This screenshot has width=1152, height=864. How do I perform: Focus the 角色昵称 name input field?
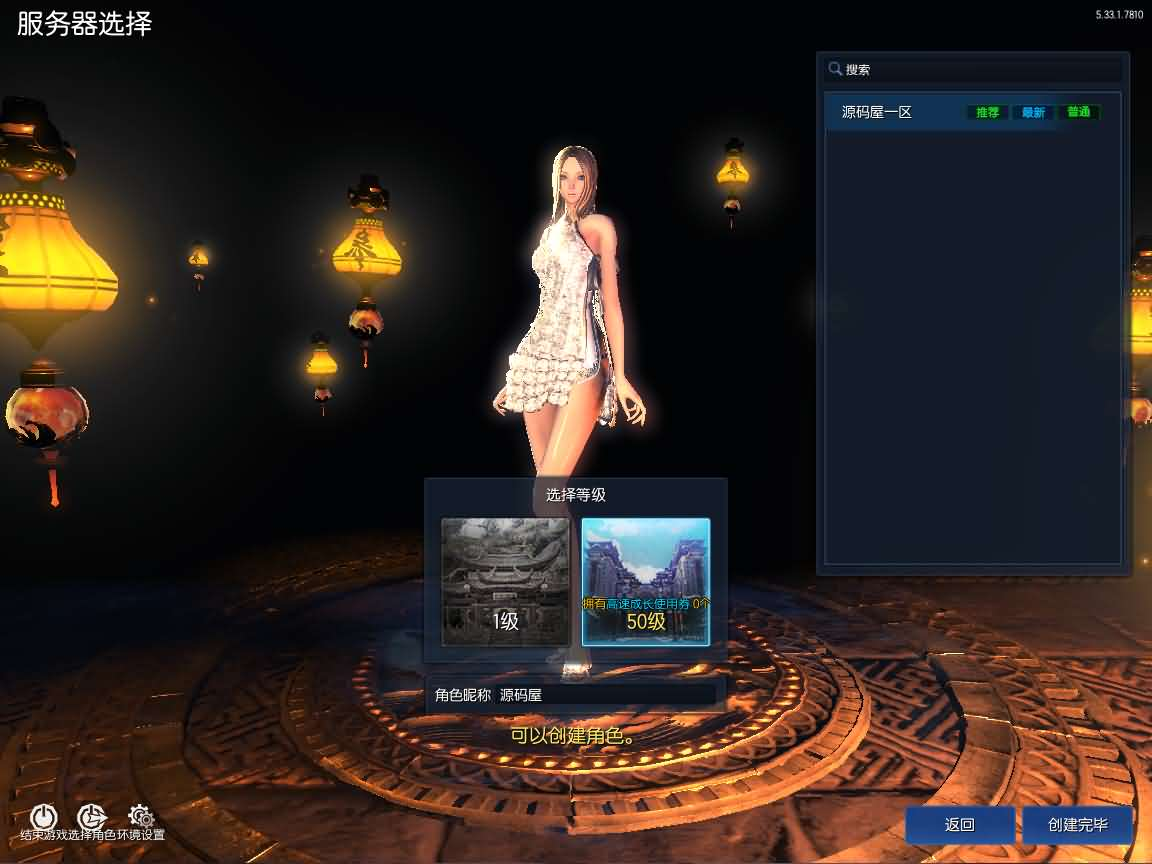tap(606, 695)
